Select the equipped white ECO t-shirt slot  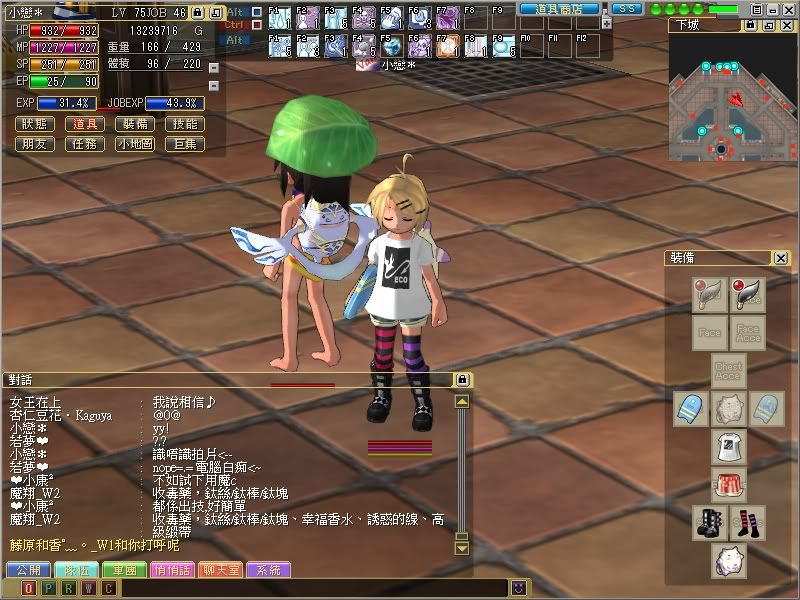[728, 446]
